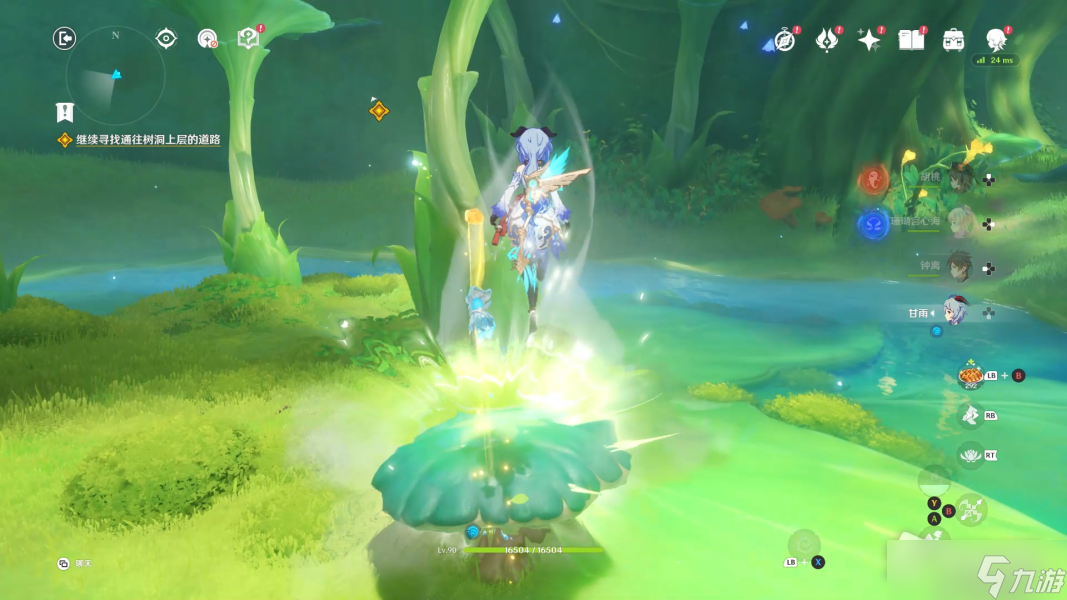Switch to party member 胡桃
Screen dimensions: 1067x600
coord(960,179)
